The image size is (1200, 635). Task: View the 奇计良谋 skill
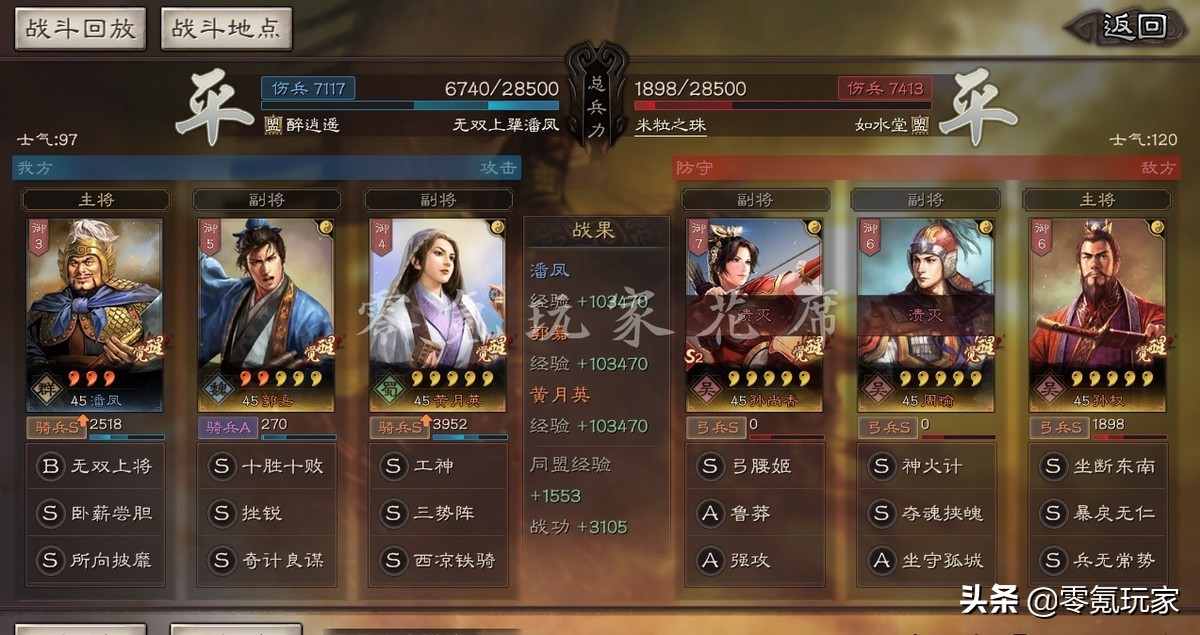point(266,560)
